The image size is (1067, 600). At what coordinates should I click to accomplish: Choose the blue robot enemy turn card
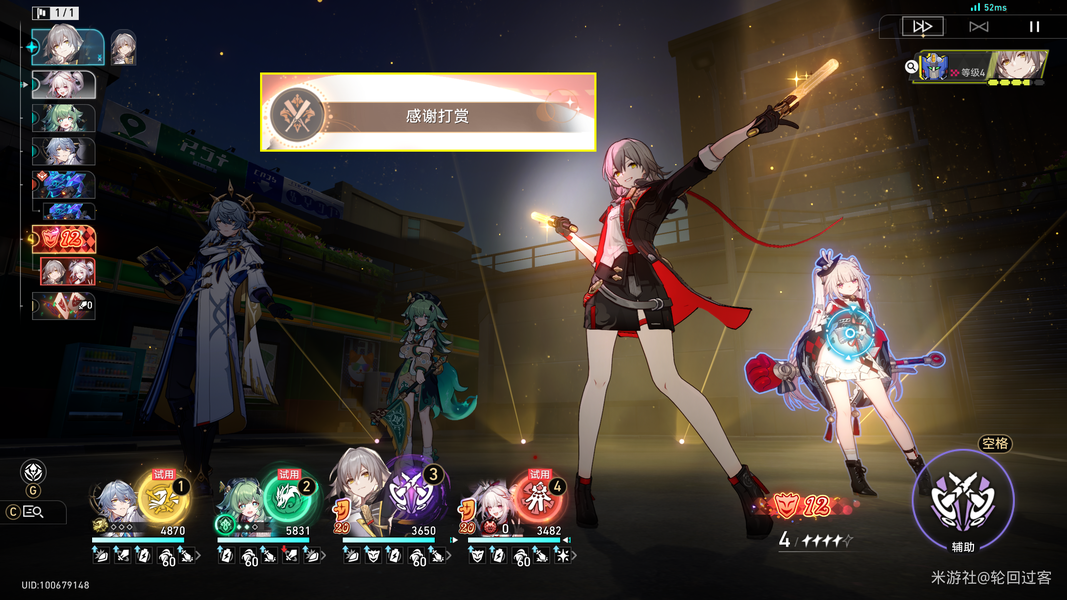66,185
